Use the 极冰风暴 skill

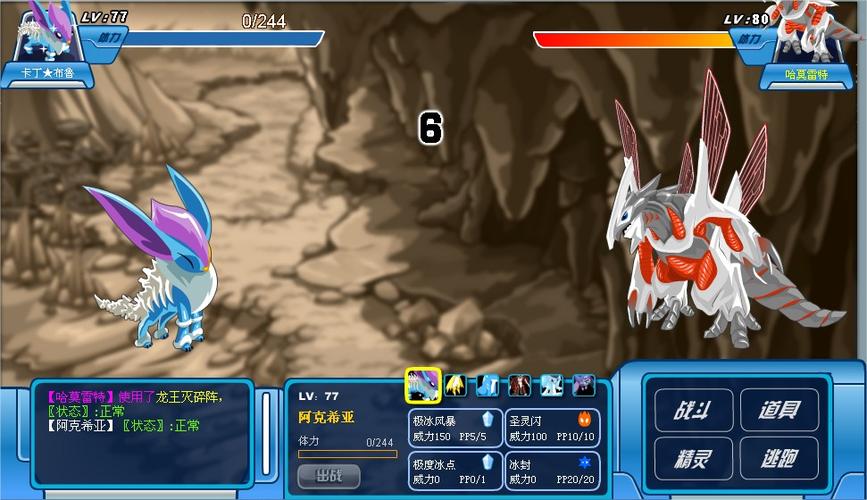(x=455, y=427)
